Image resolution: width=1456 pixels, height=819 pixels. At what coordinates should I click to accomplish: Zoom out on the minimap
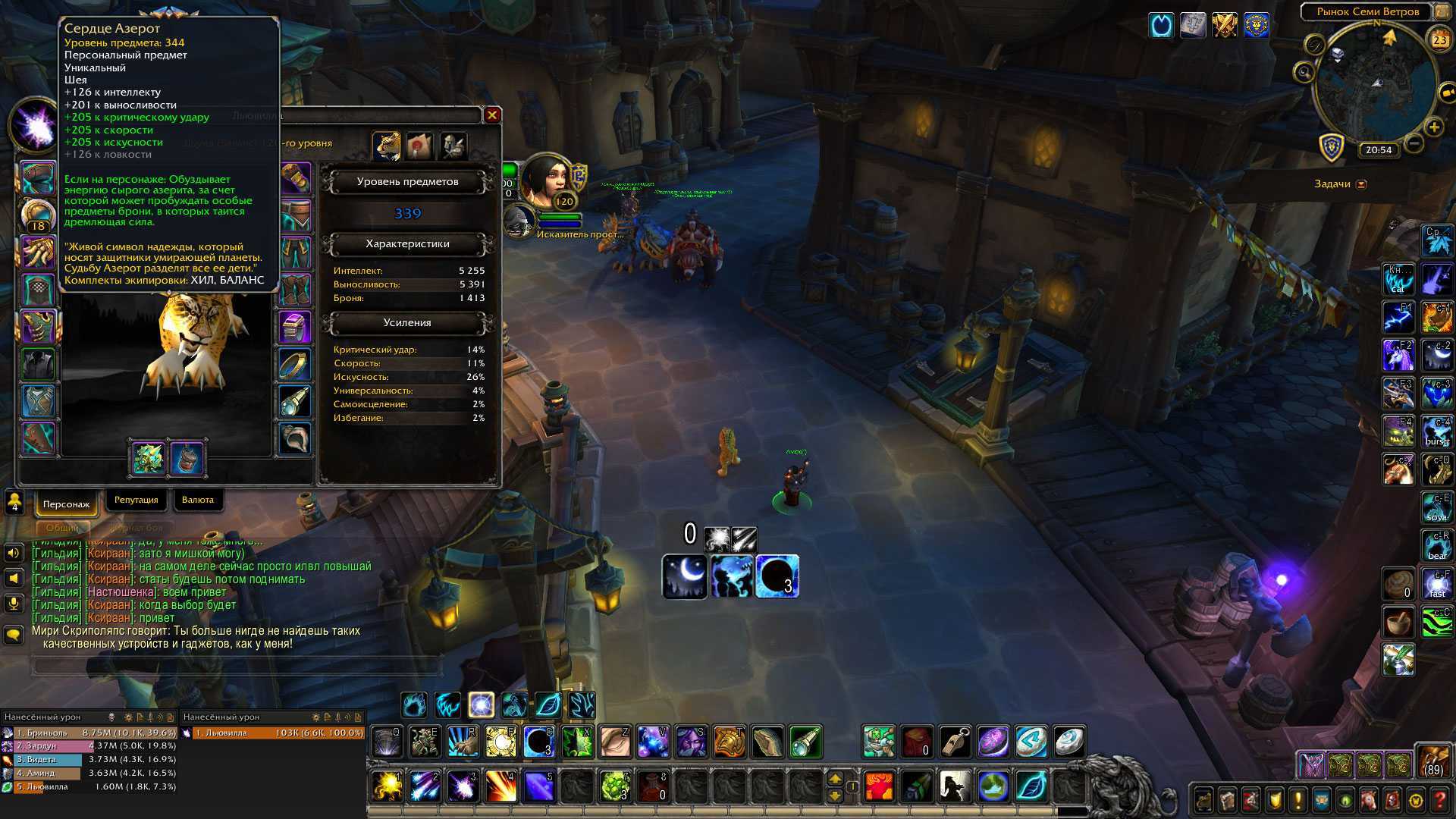[x=1414, y=143]
